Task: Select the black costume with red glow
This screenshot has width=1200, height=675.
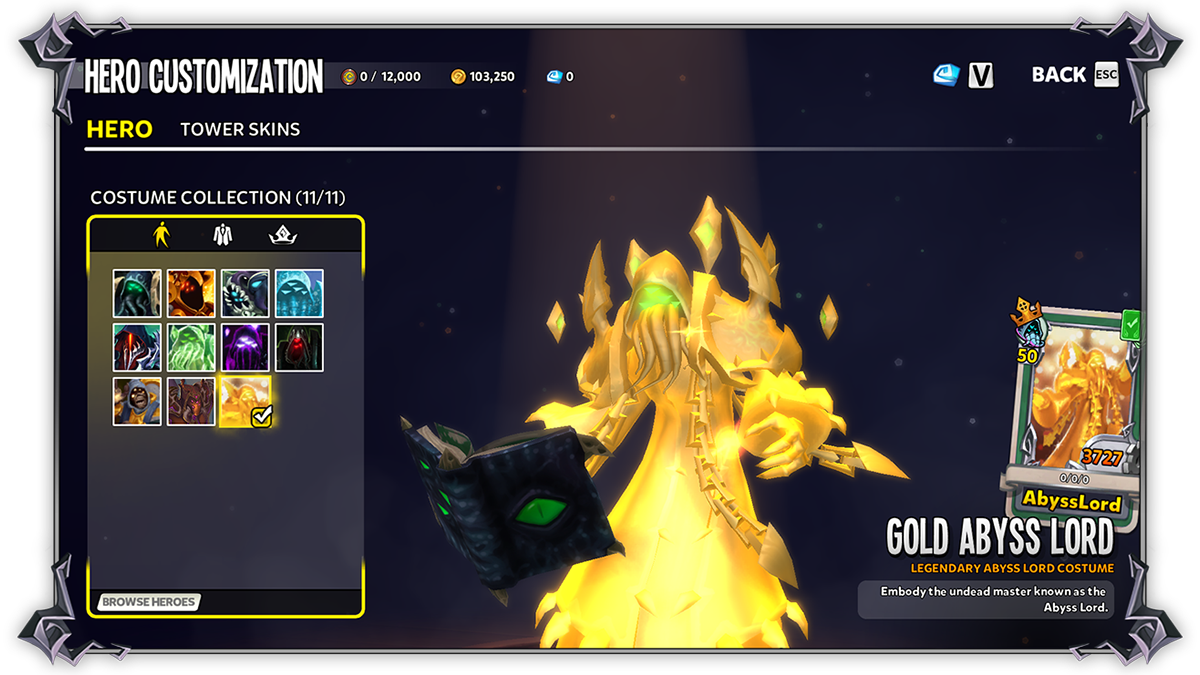Action: tap(299, 347)
